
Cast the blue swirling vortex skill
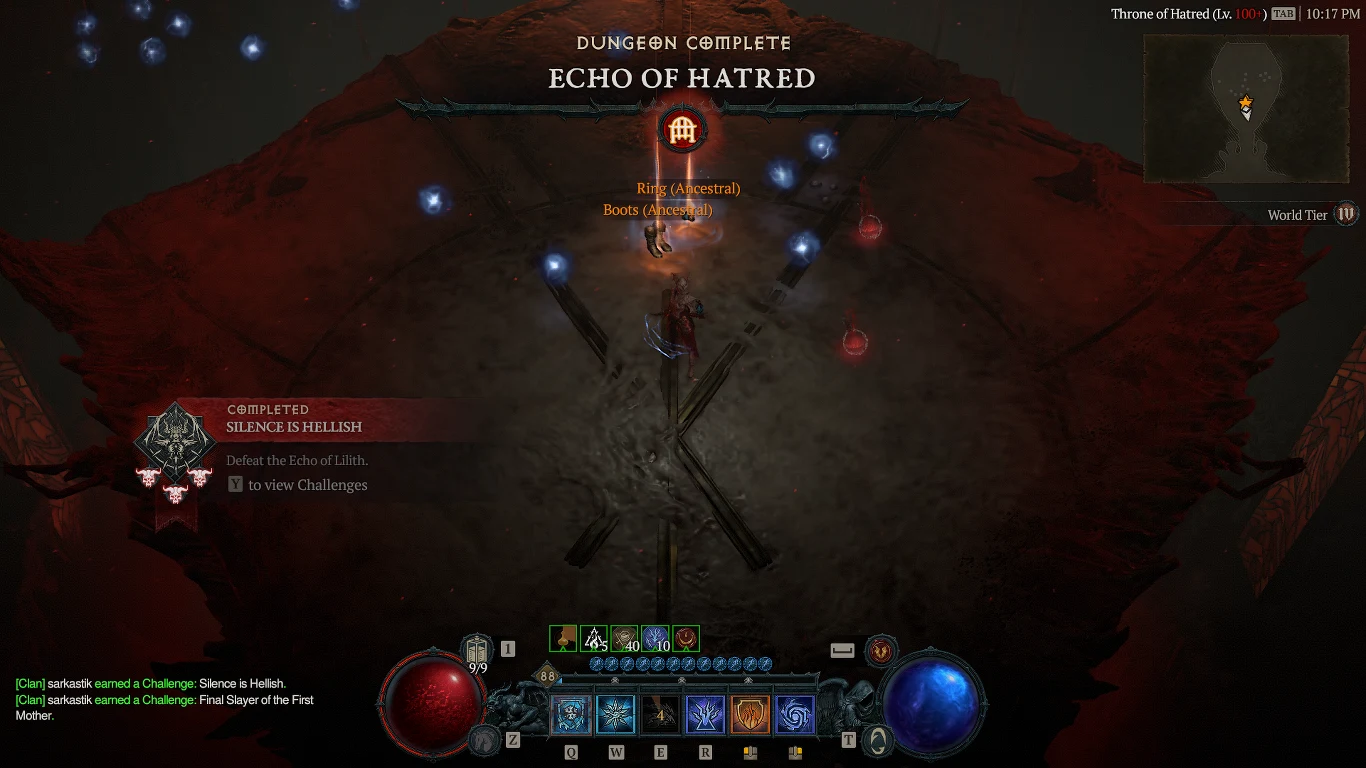(x=795, y=715)
